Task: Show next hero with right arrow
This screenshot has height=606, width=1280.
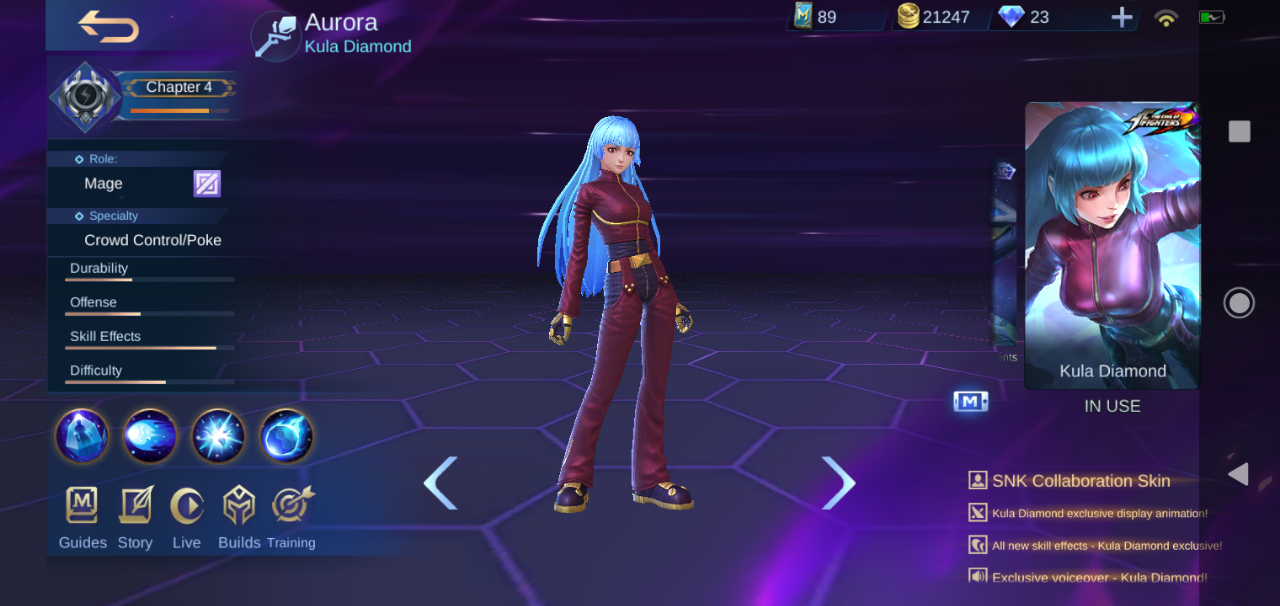Action: tap(838, 483)
